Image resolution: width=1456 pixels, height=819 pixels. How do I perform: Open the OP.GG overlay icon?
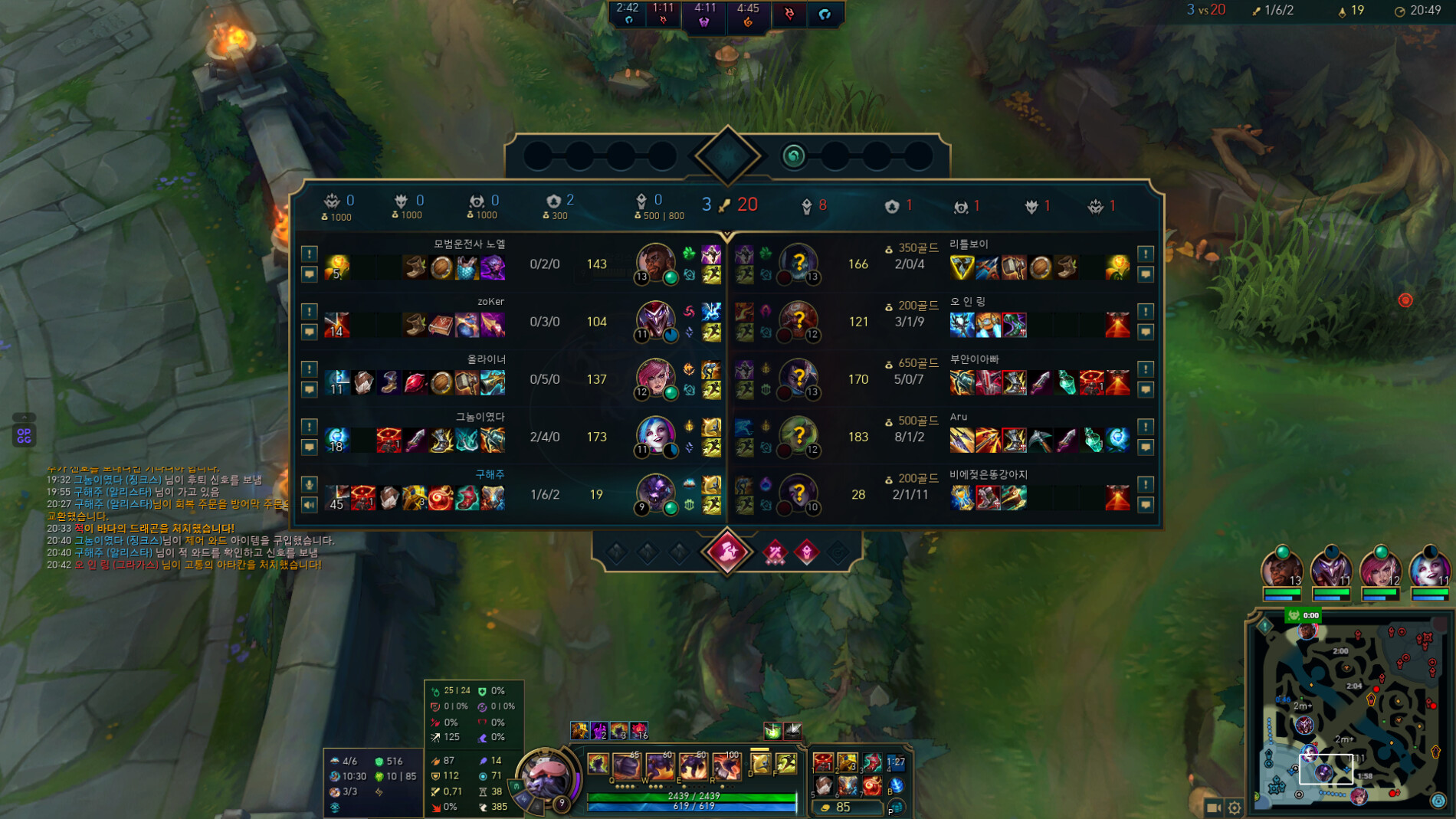click(24, 435)
